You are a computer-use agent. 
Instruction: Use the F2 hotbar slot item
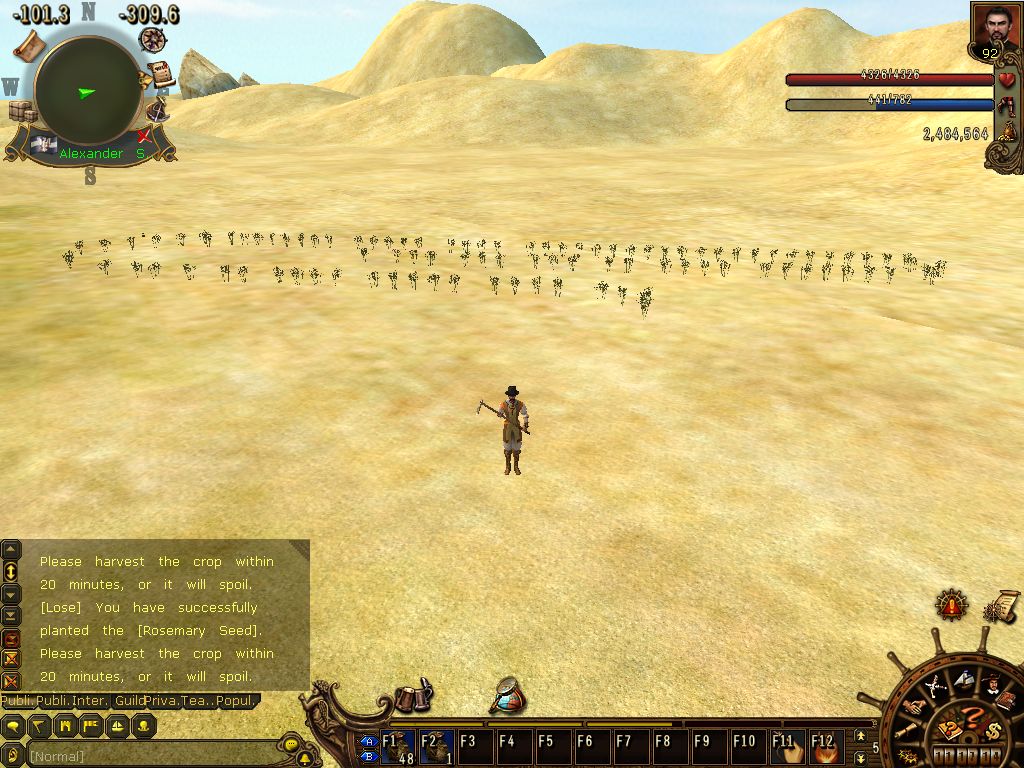(436, 747)
